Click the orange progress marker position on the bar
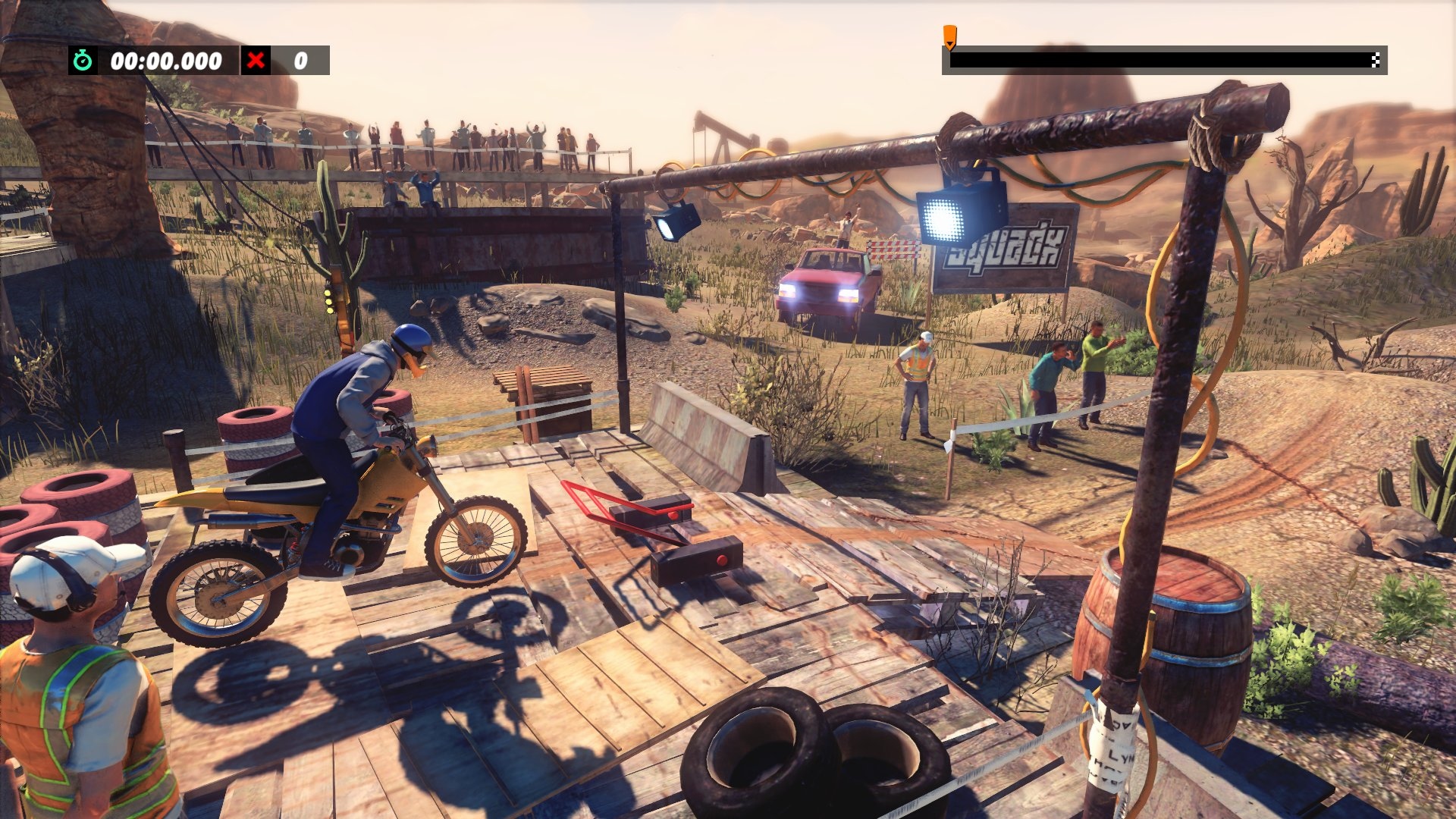Screen dimensions: 1456x819 click(x=949, y=59)
